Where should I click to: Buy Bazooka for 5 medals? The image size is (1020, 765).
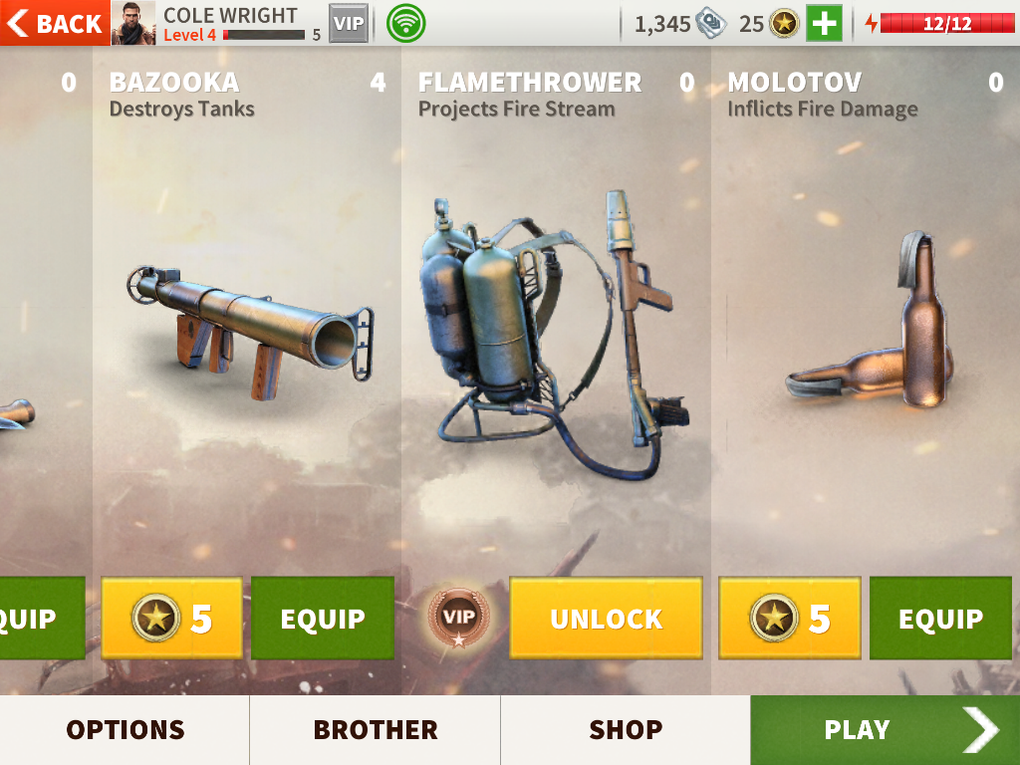click(172, 618)
